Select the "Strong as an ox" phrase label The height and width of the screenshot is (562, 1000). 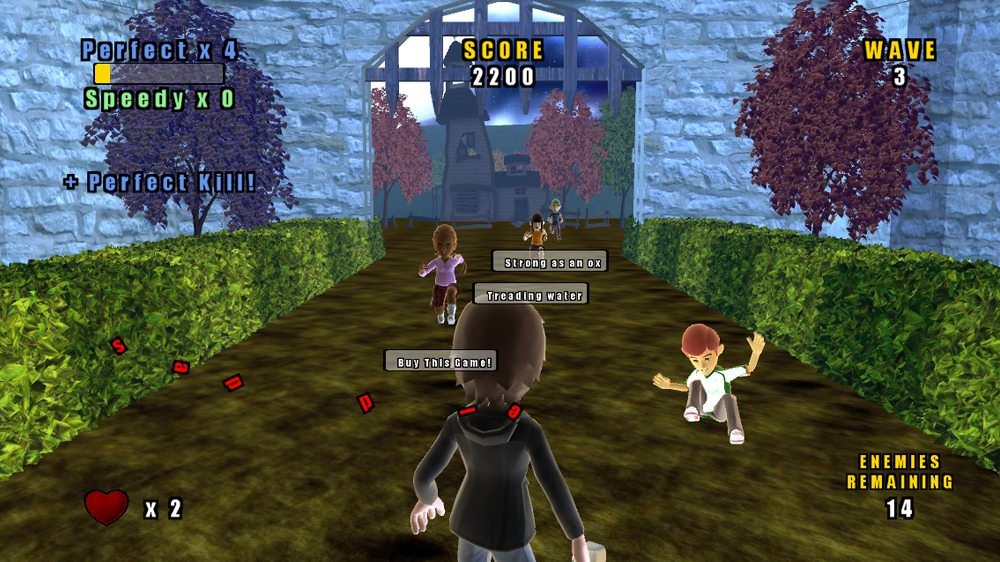pyautogui.click(x=549, y=262)
